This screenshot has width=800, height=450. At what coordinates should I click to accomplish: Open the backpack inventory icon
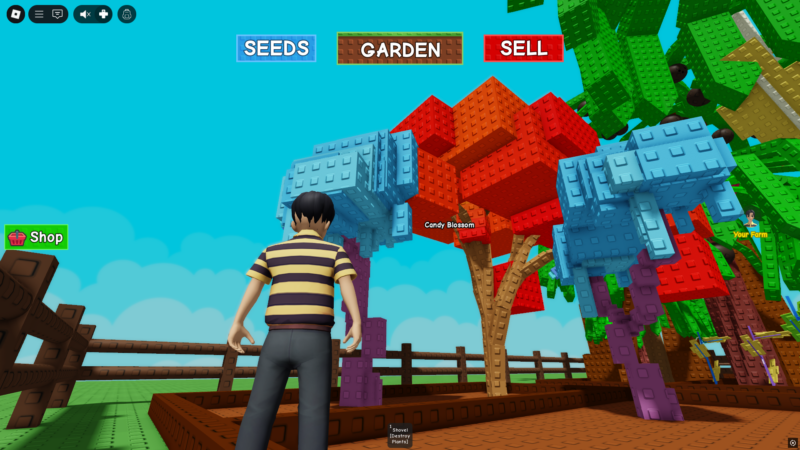click(127, 14)
